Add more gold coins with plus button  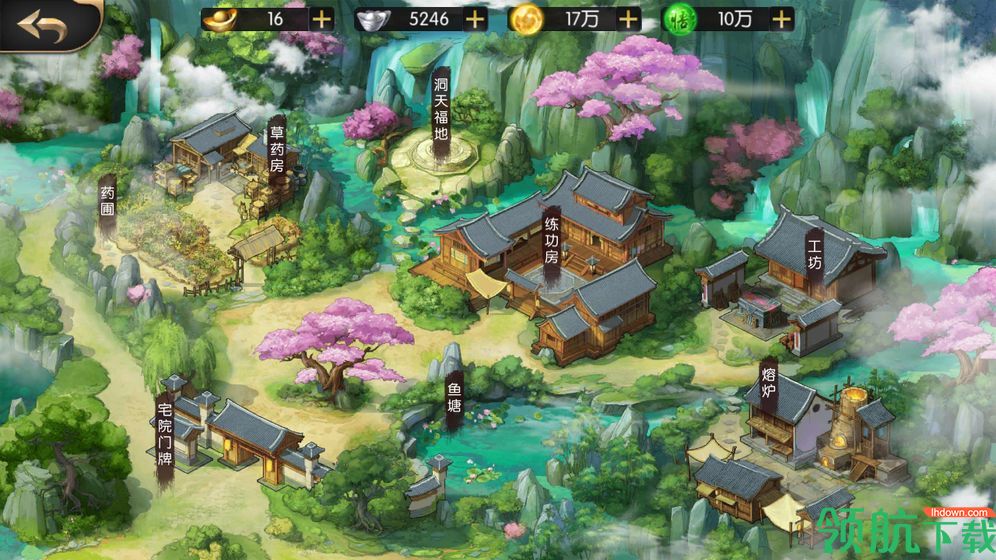pos(628,18)
